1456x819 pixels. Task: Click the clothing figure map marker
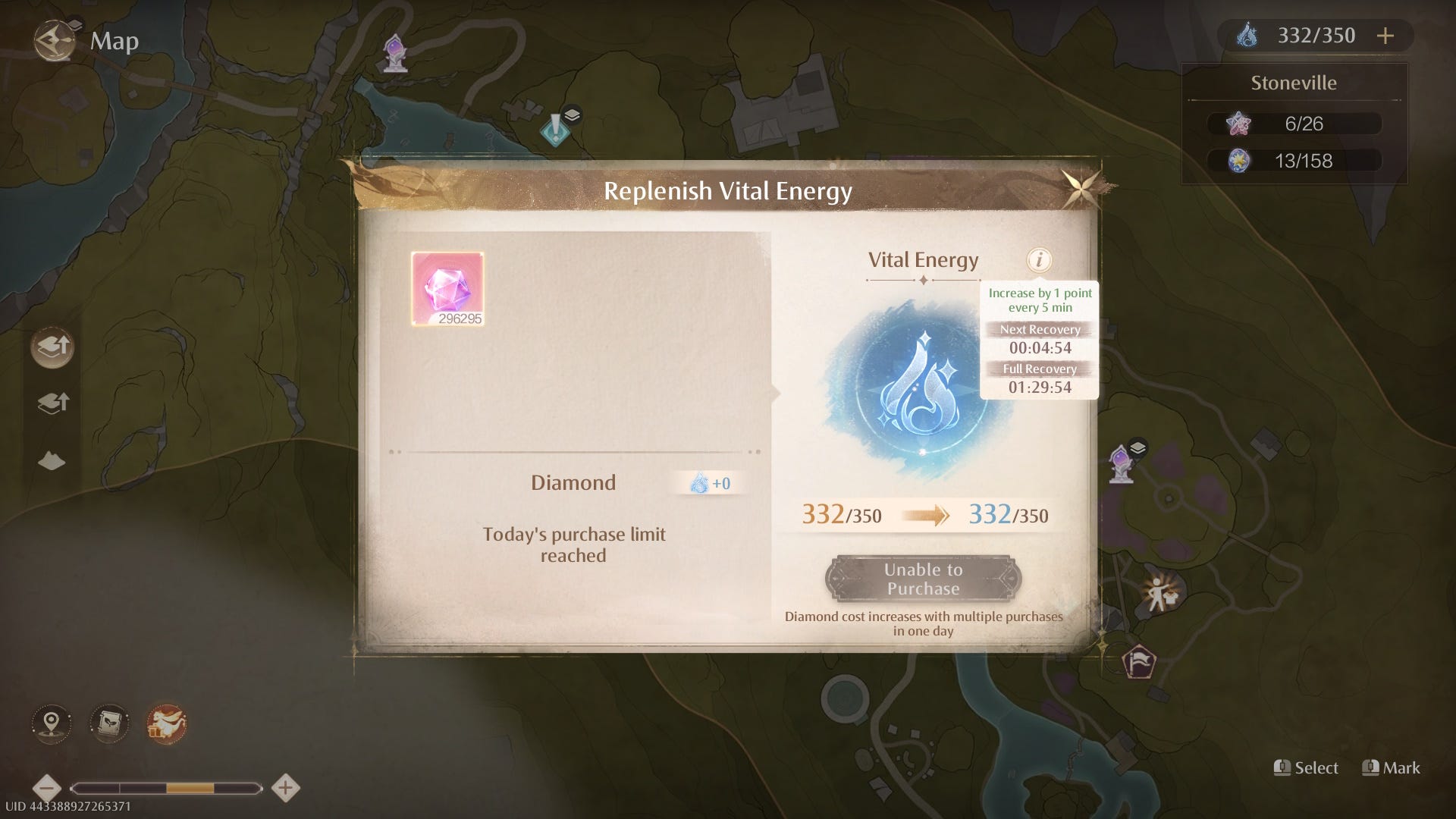click(1159, 594)
